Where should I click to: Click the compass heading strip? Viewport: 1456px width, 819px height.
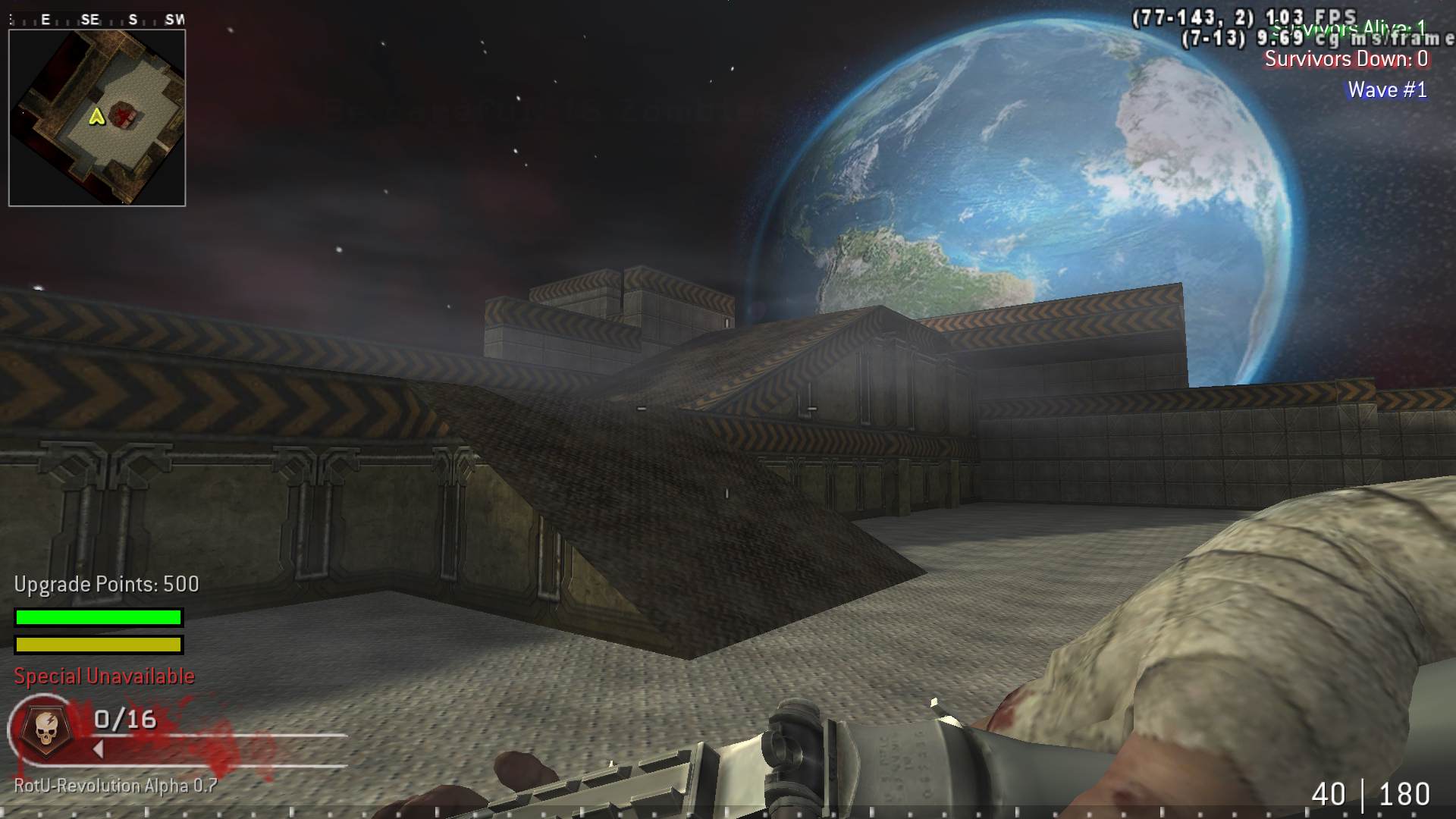coord(97,20)
